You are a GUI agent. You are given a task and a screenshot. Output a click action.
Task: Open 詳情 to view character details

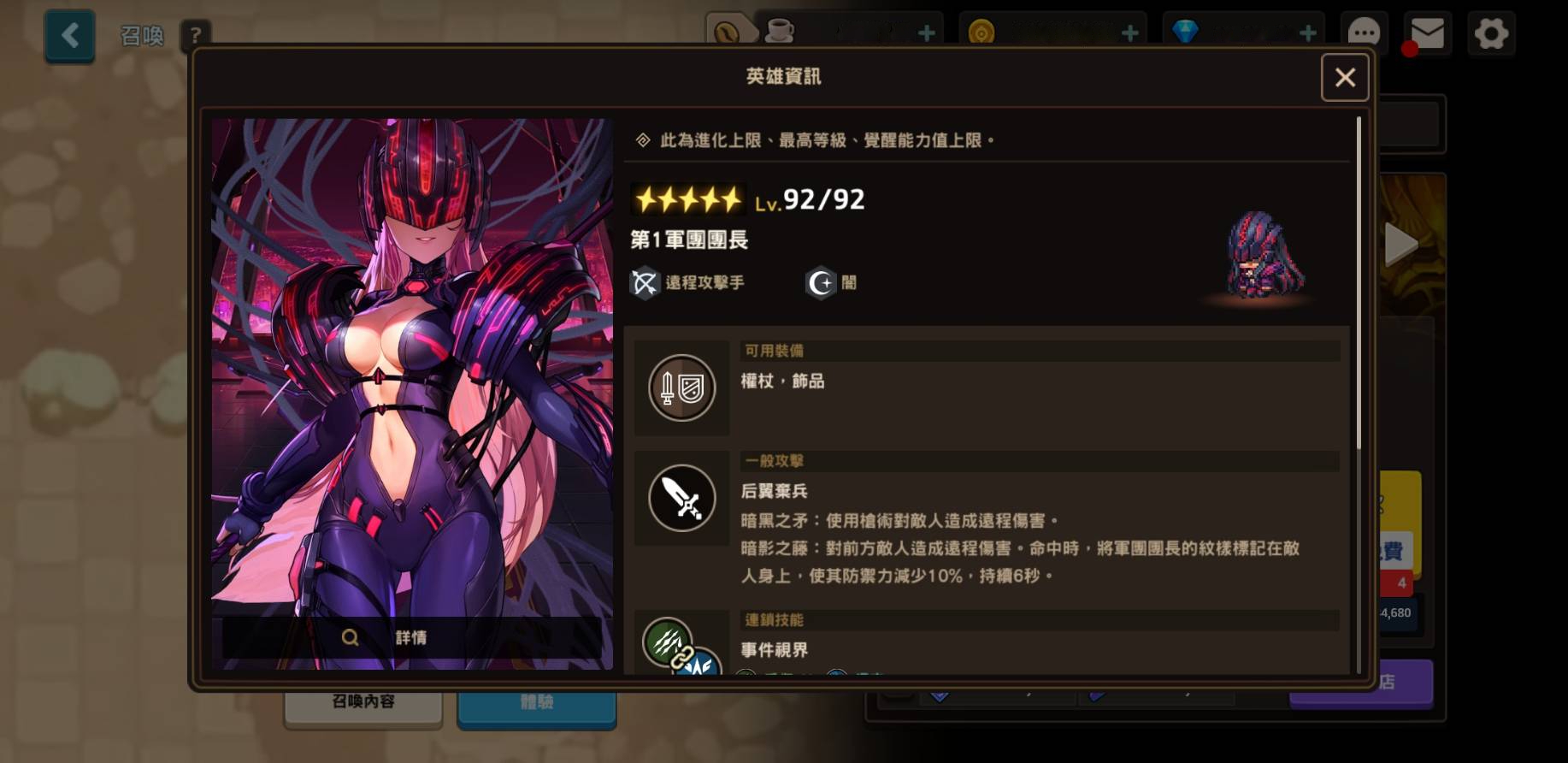413,636
